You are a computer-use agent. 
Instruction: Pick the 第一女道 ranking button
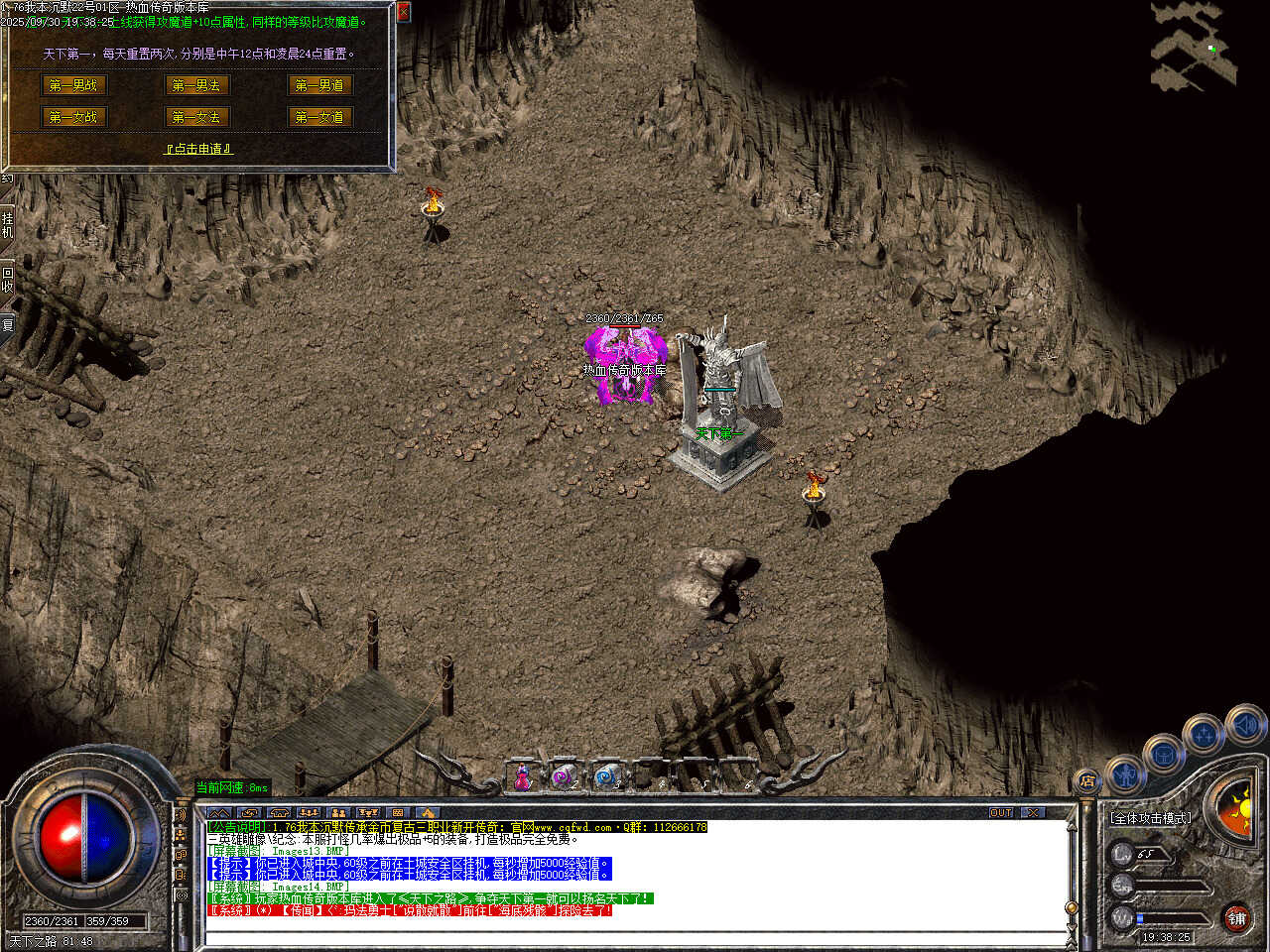click(319, 117)
